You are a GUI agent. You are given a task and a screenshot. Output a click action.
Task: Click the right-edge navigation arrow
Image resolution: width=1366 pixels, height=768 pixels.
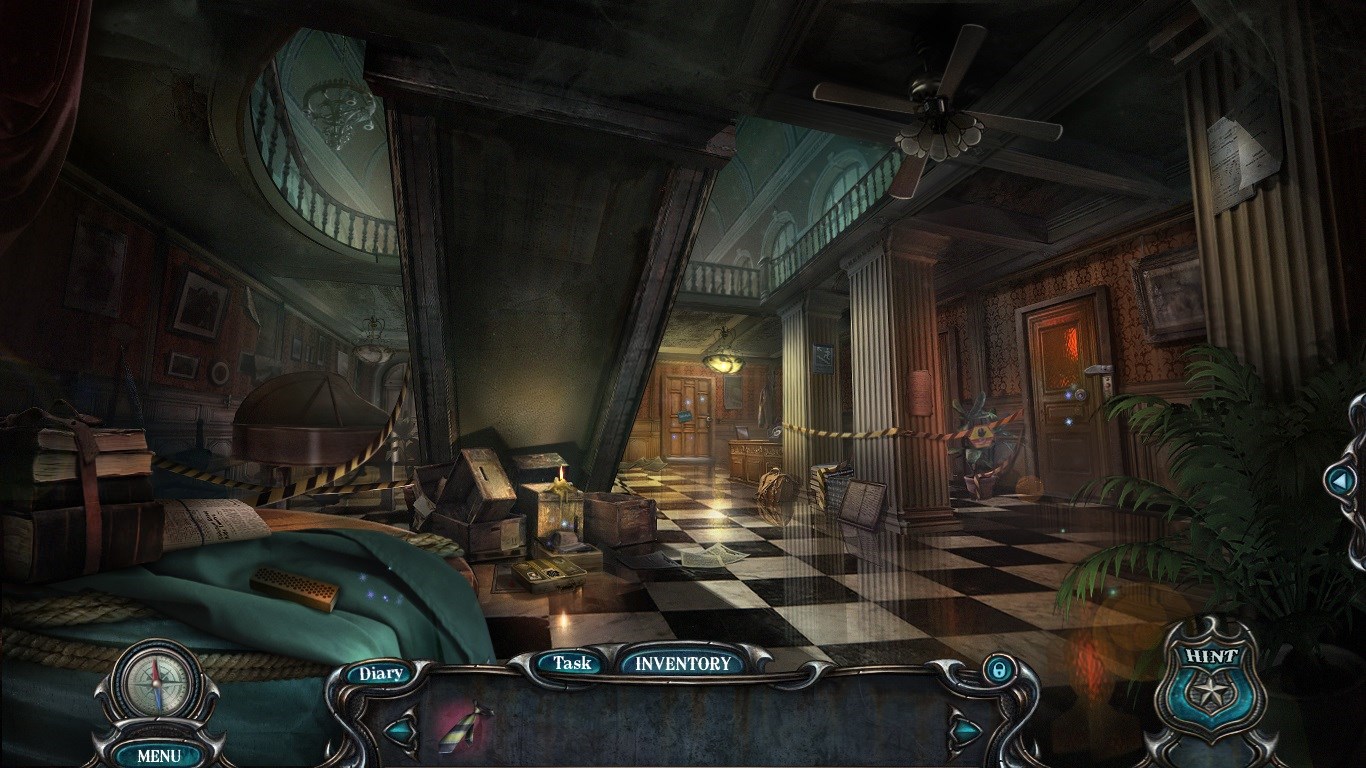click(x=1339, y=481)
